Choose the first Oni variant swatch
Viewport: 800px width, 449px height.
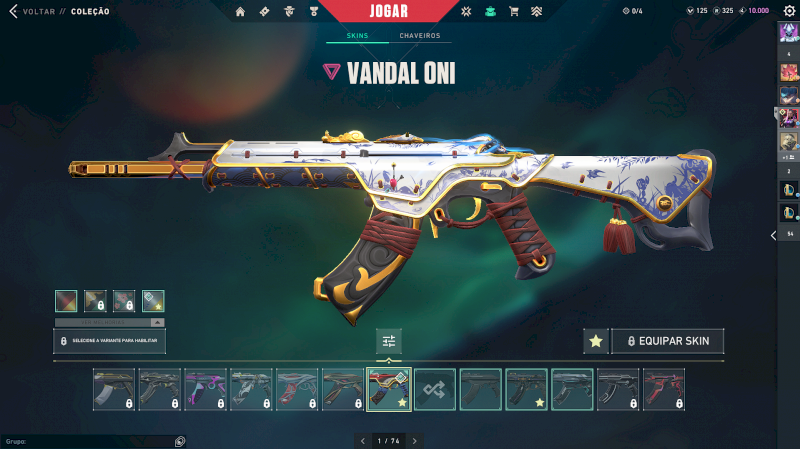[66, 300]
